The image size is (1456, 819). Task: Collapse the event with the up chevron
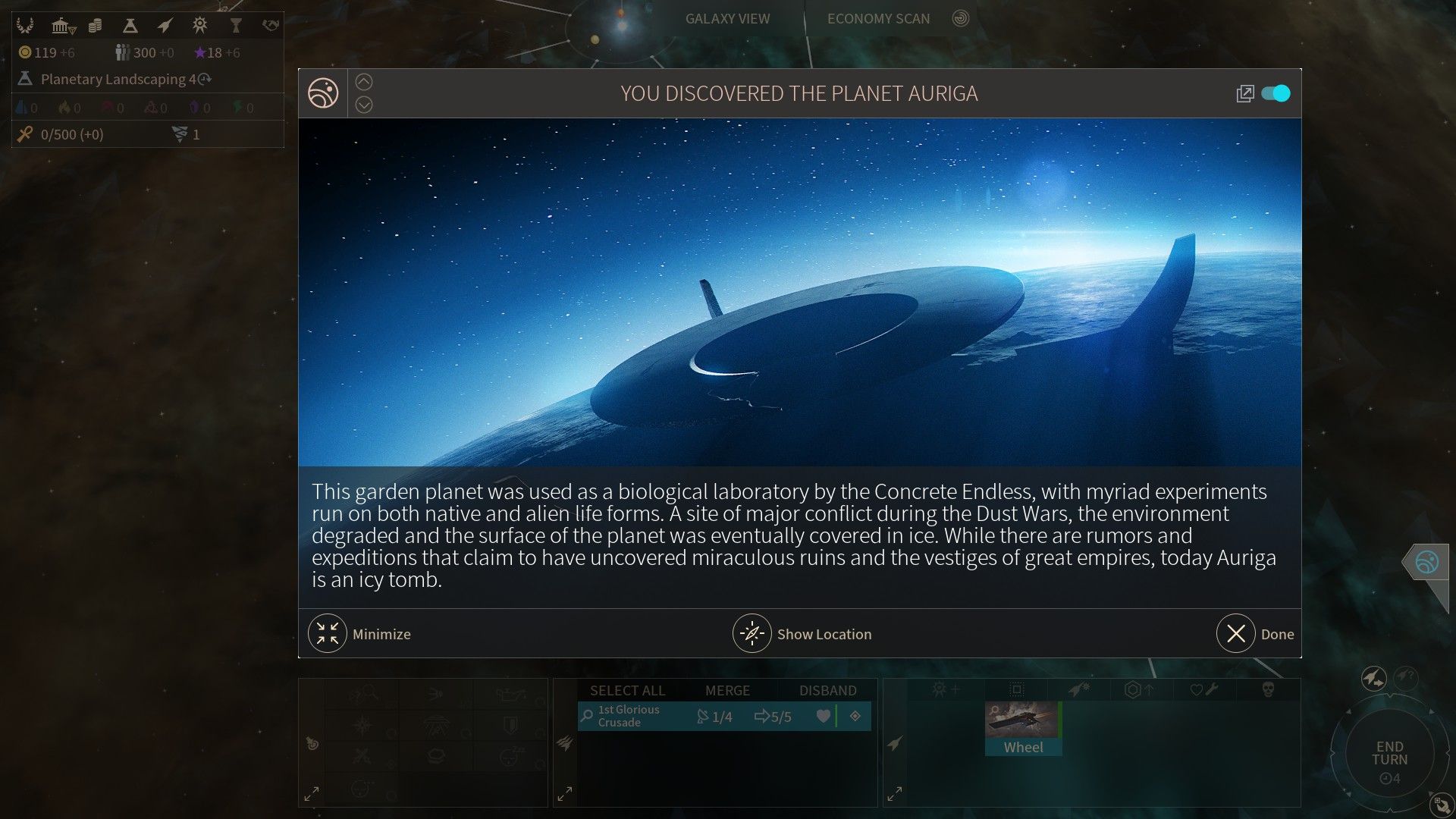364,81
